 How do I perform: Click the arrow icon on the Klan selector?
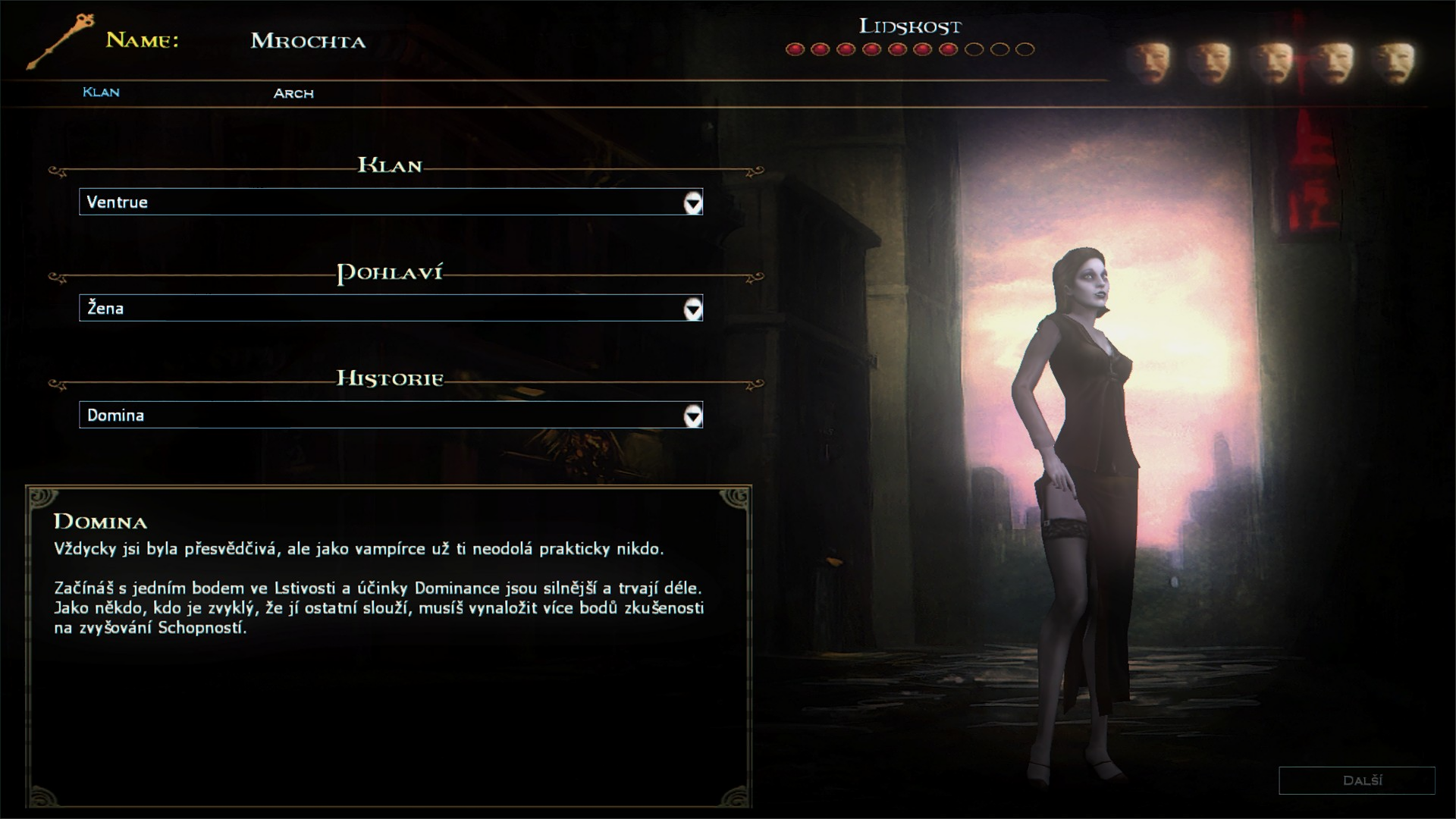pyautogui.click(x=692, y=202)
